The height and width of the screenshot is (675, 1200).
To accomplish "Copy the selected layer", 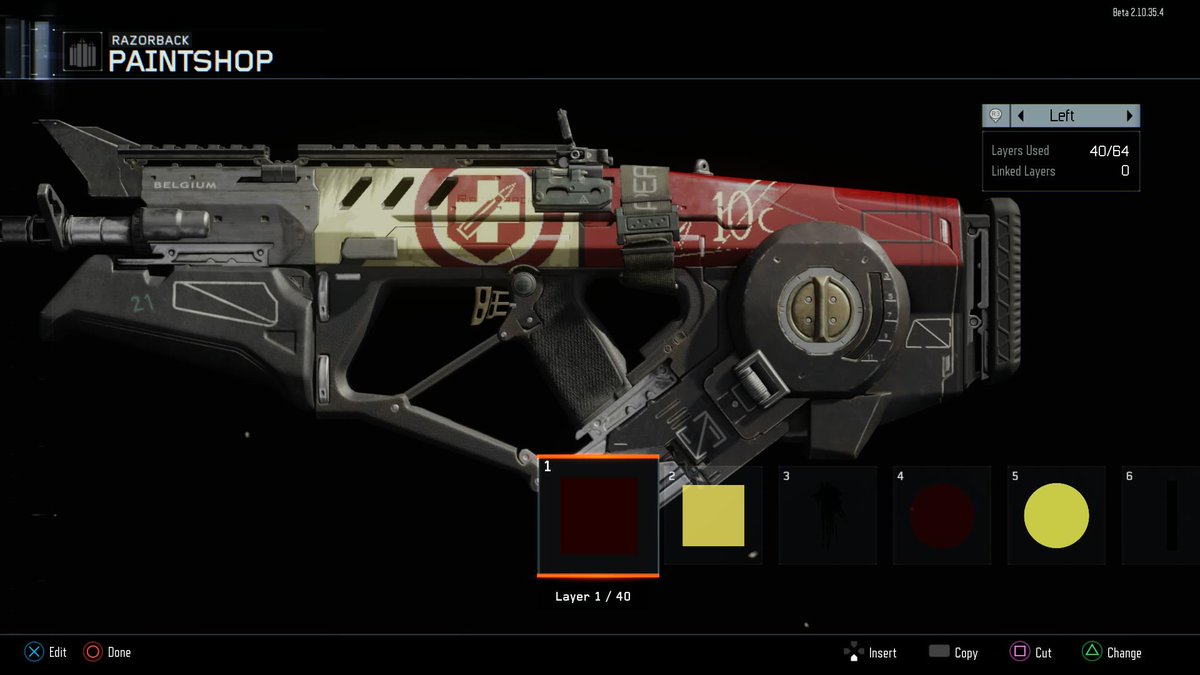I will pyautogui.click(x=953, y=653).
